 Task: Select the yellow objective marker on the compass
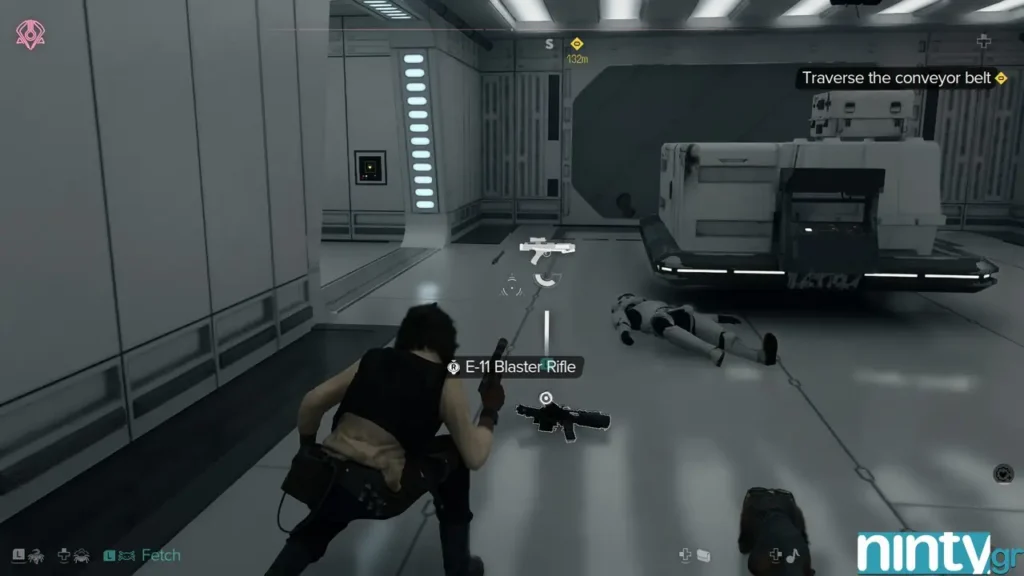(577, 44)
